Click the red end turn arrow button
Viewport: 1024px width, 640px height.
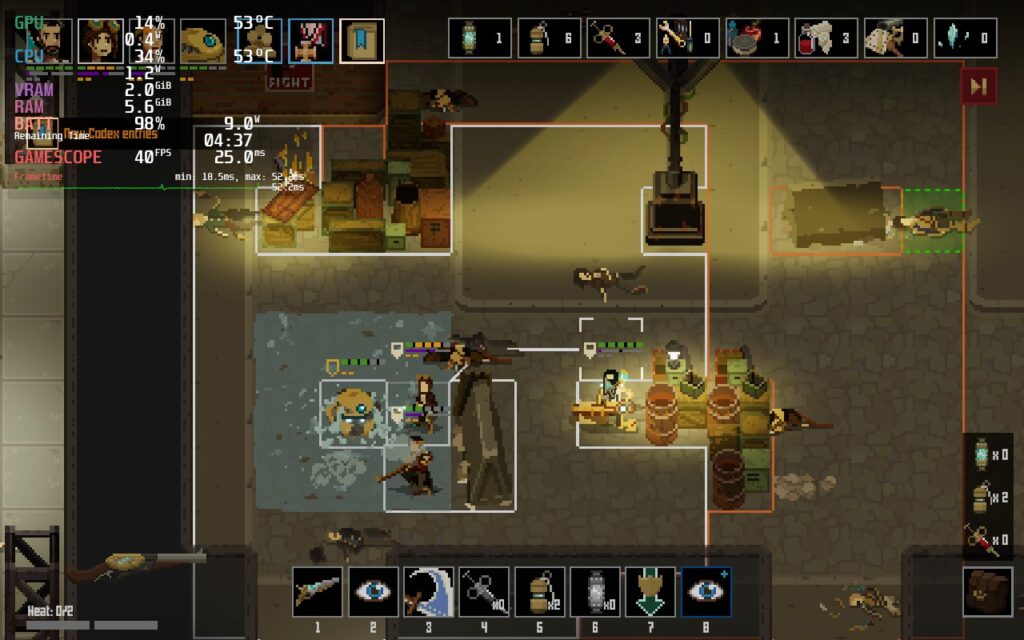[x=978, y=87]
